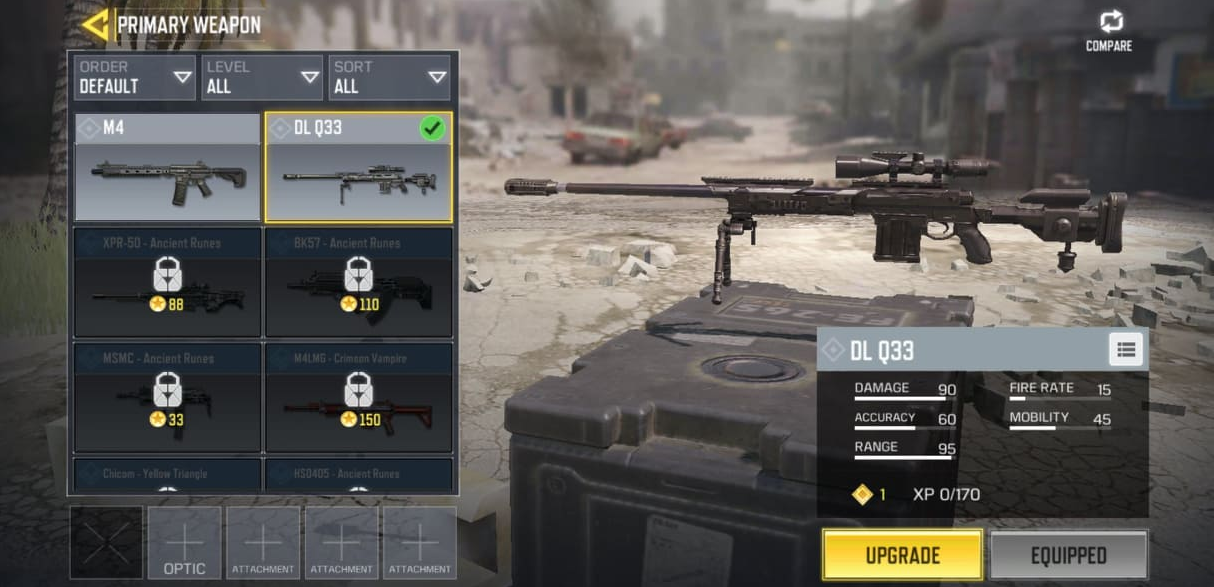Go back using the yellow arrow

[x=96, y=25]
